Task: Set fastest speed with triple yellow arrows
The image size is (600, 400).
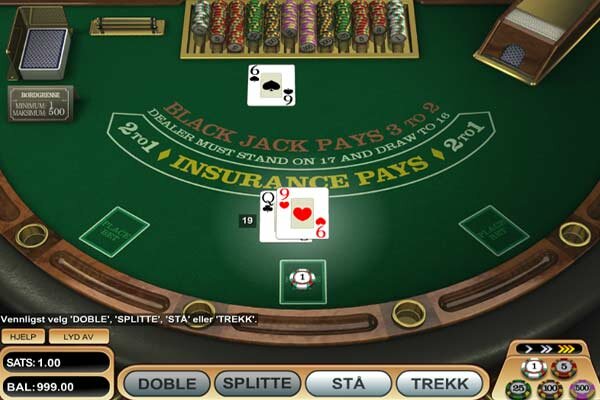Action: [x=567, y=349]
